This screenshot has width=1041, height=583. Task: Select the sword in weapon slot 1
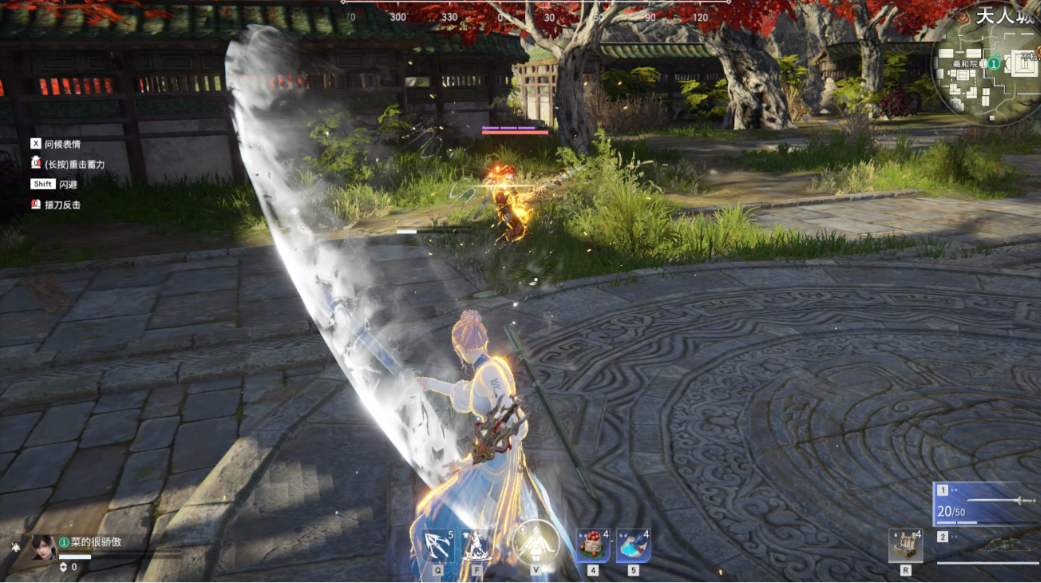987,502
